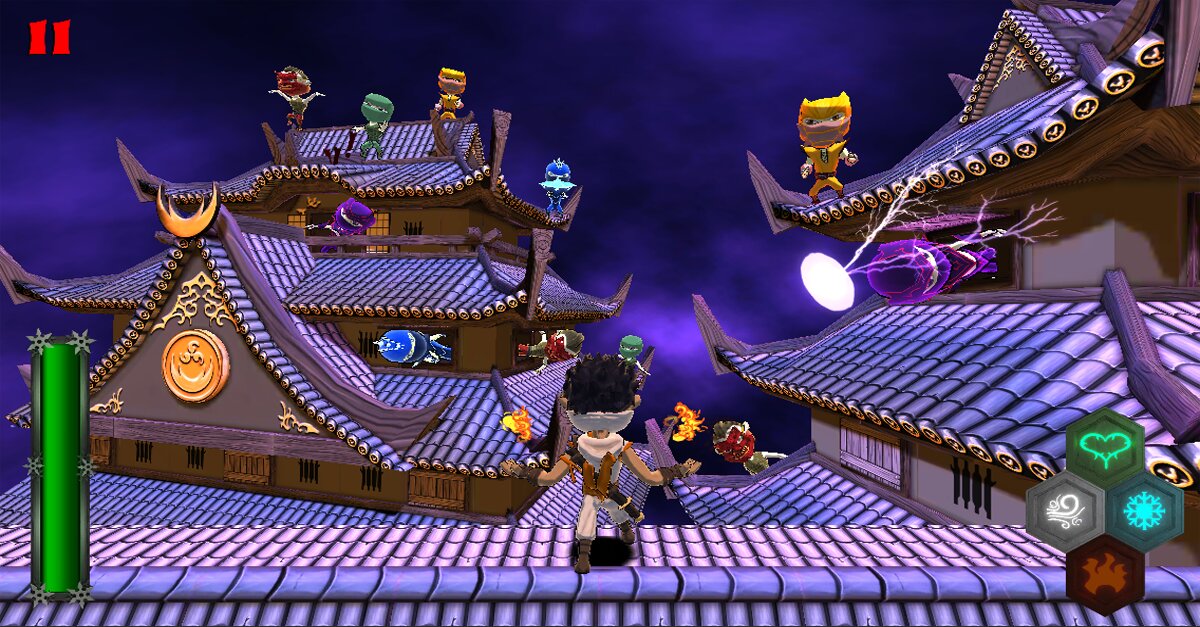Screen dimensions: 1200x627
Task: Trigger the orange fire ability hexagon
Action: pos(1104,575)
